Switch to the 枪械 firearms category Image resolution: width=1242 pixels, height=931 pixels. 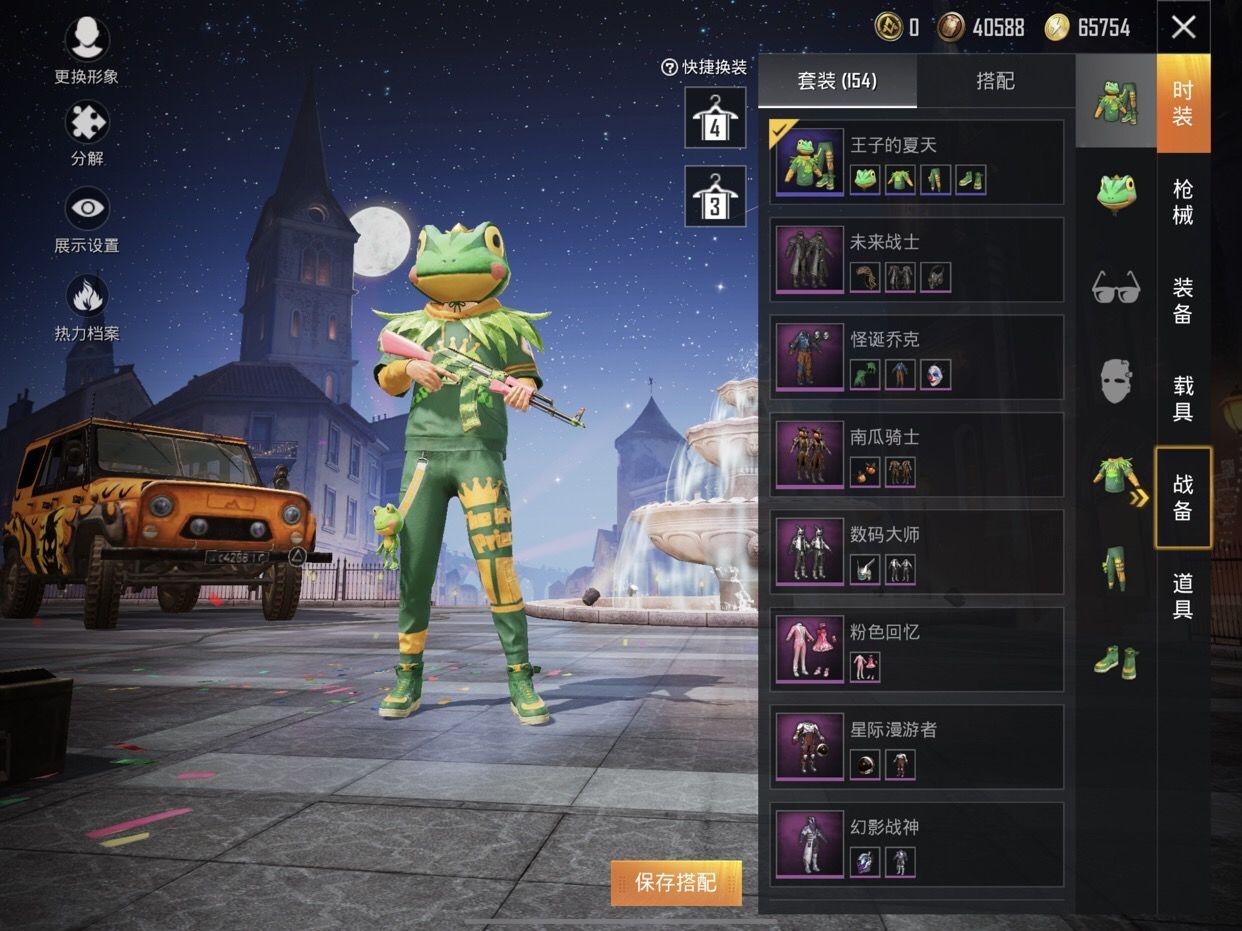coord(1183,202)
